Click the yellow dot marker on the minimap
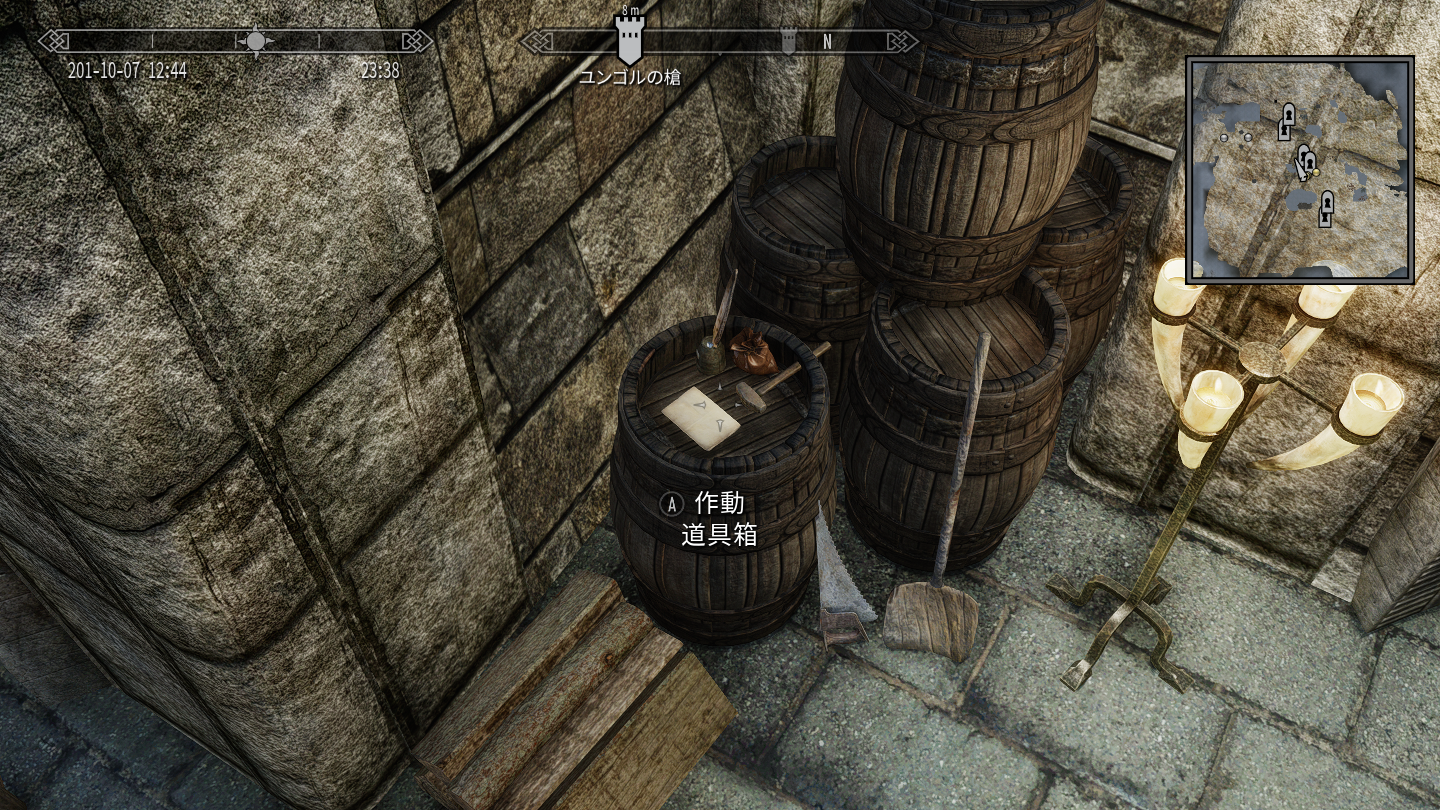The width and height of the screenshot is (1440, 810). tap(1316, 173)
